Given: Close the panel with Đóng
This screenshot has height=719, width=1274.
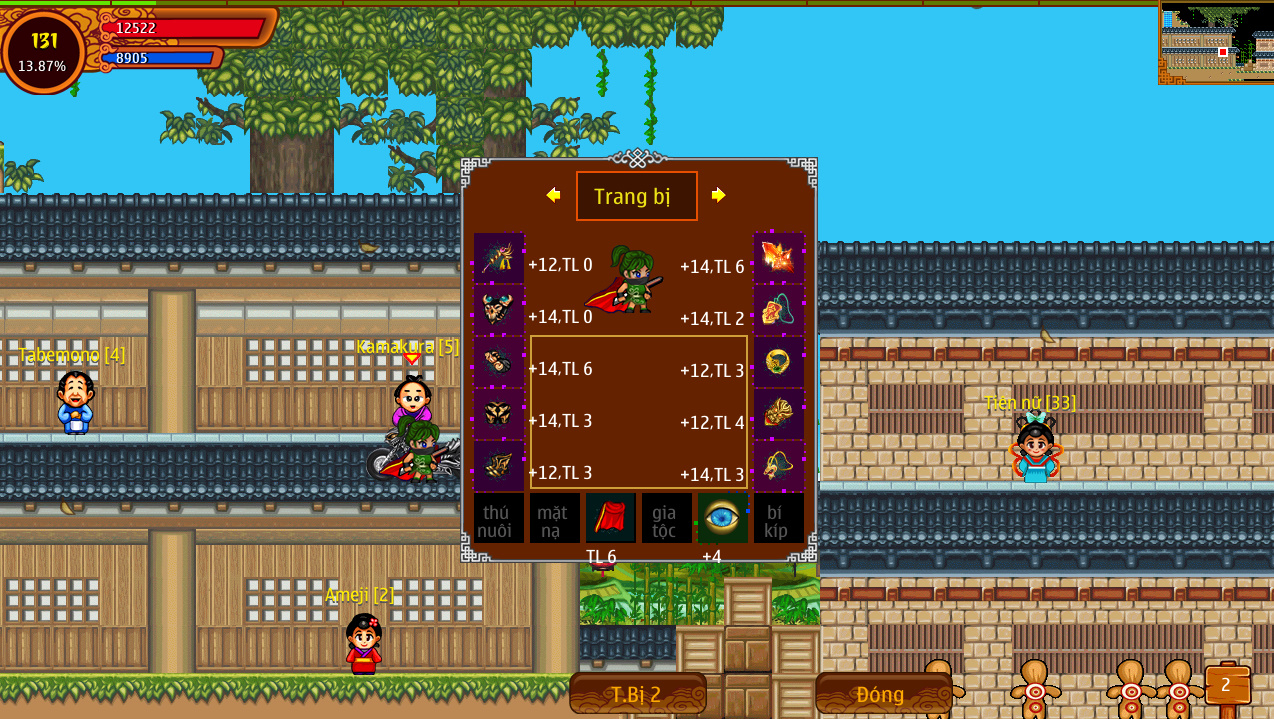Looking at the screenshot, I should pos(883,694).
